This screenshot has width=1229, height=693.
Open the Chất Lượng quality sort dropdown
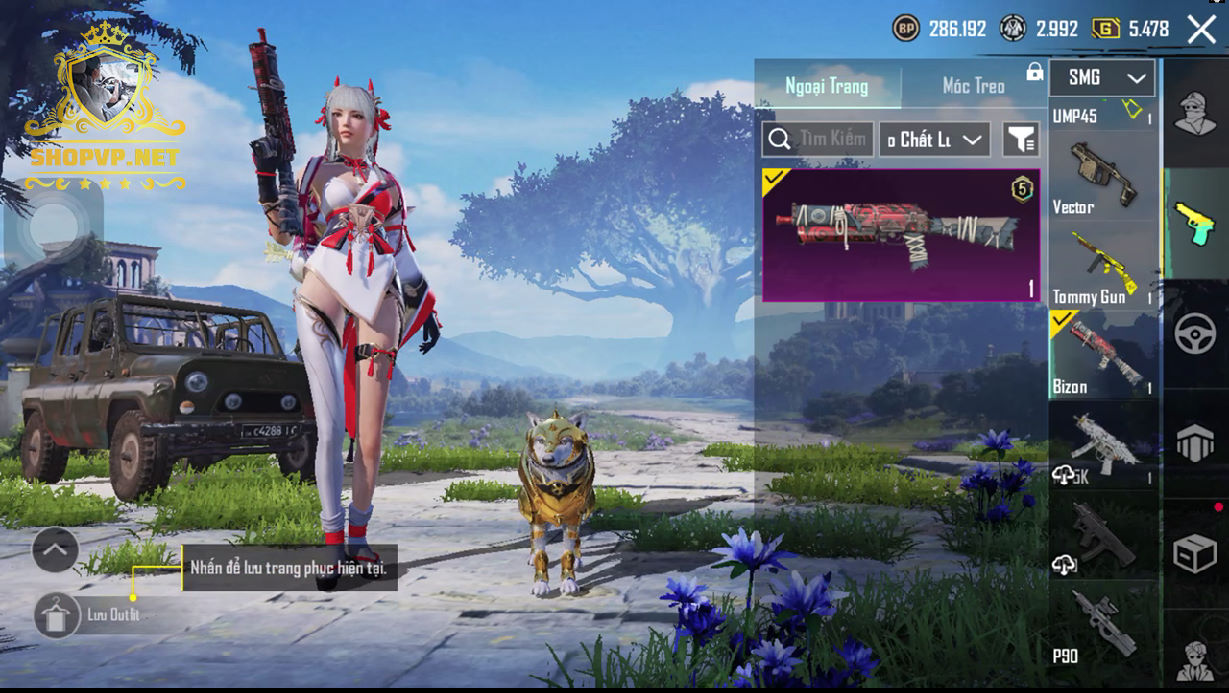click(x=934, y=139)
